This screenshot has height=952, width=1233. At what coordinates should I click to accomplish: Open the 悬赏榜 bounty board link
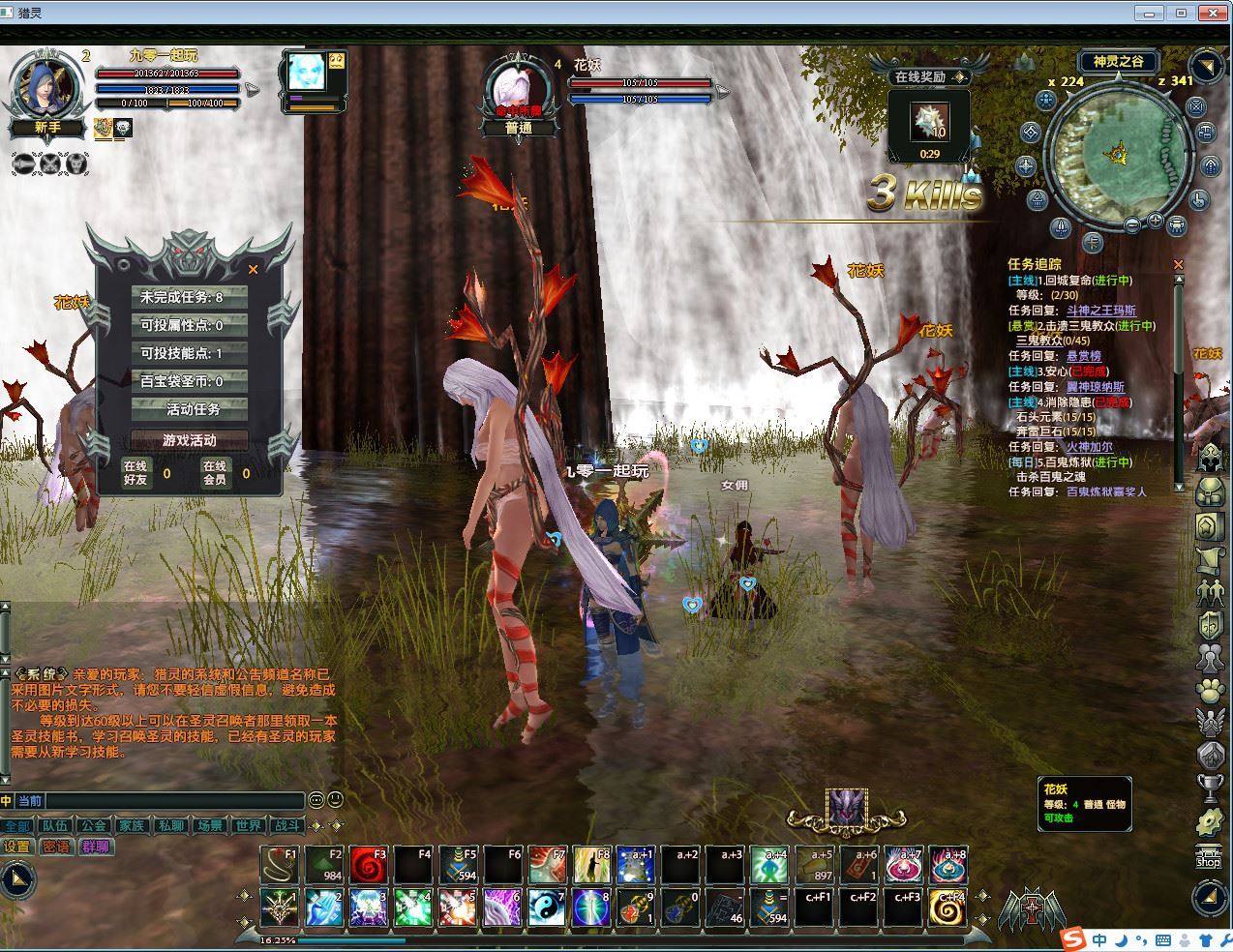[x=1083, y=356]
